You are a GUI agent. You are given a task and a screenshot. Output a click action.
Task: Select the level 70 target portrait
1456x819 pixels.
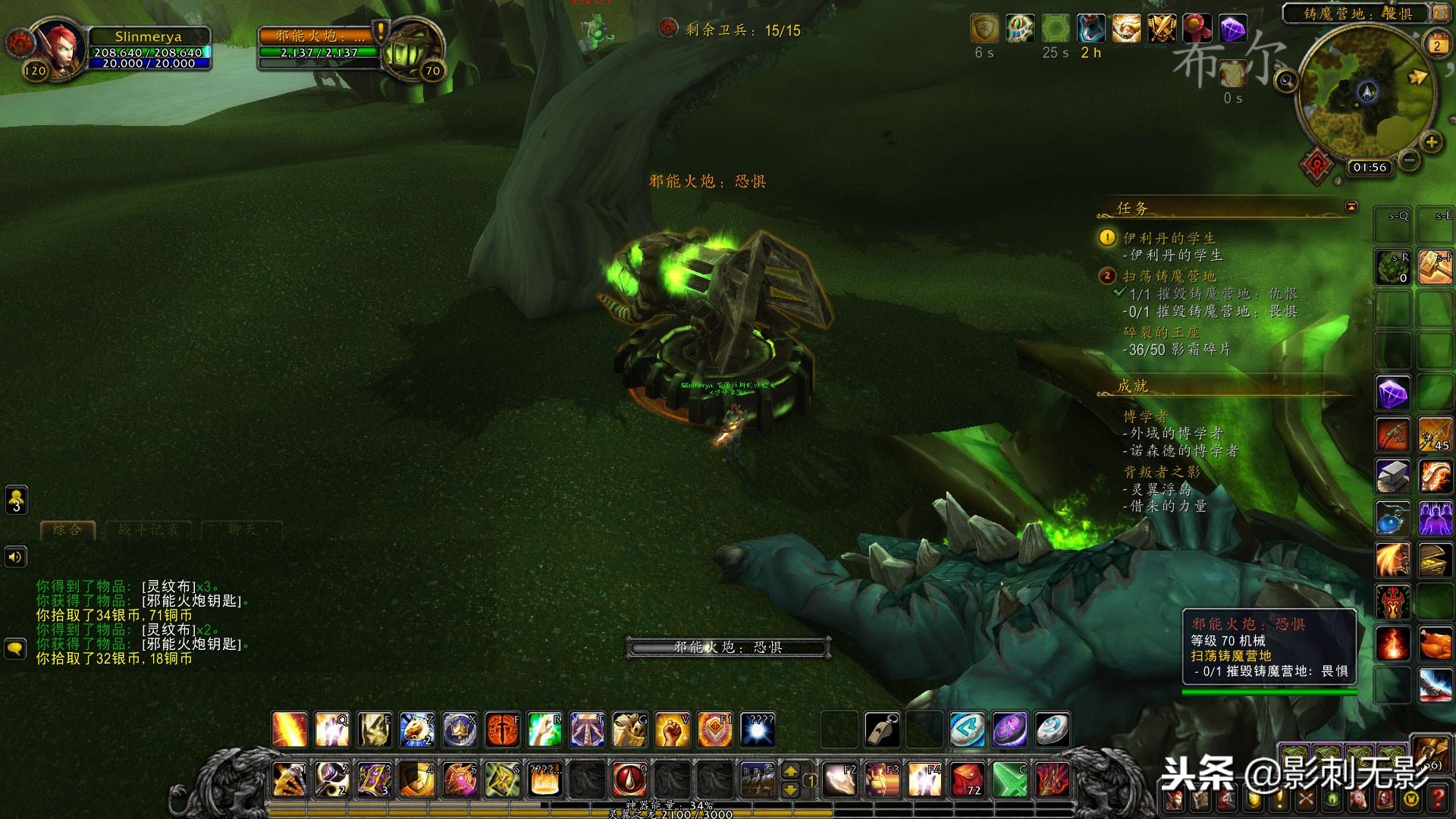click(411, 47)
